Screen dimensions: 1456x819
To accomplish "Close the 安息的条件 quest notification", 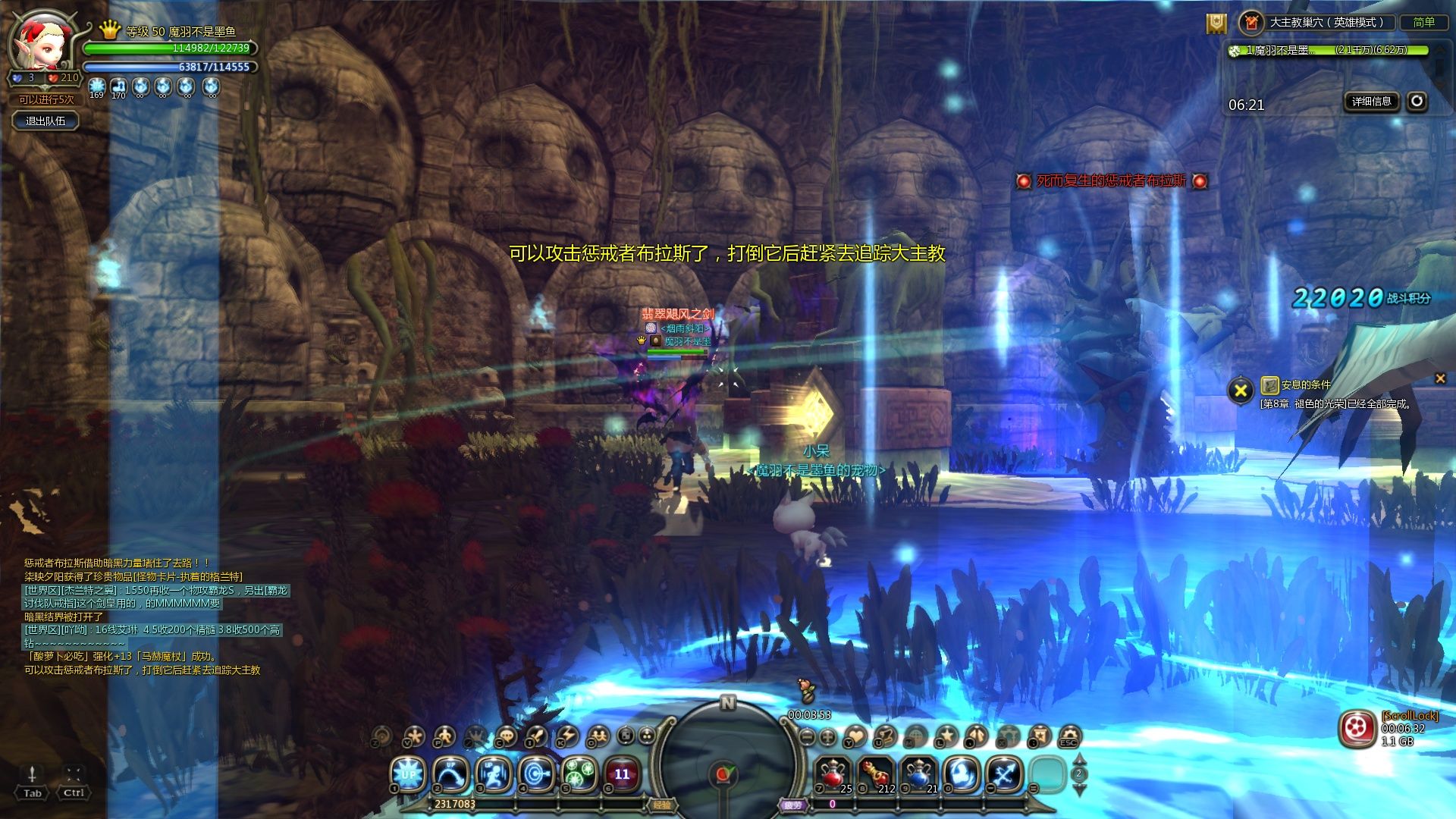I will pyautogui.click(x=1440, y=378).
